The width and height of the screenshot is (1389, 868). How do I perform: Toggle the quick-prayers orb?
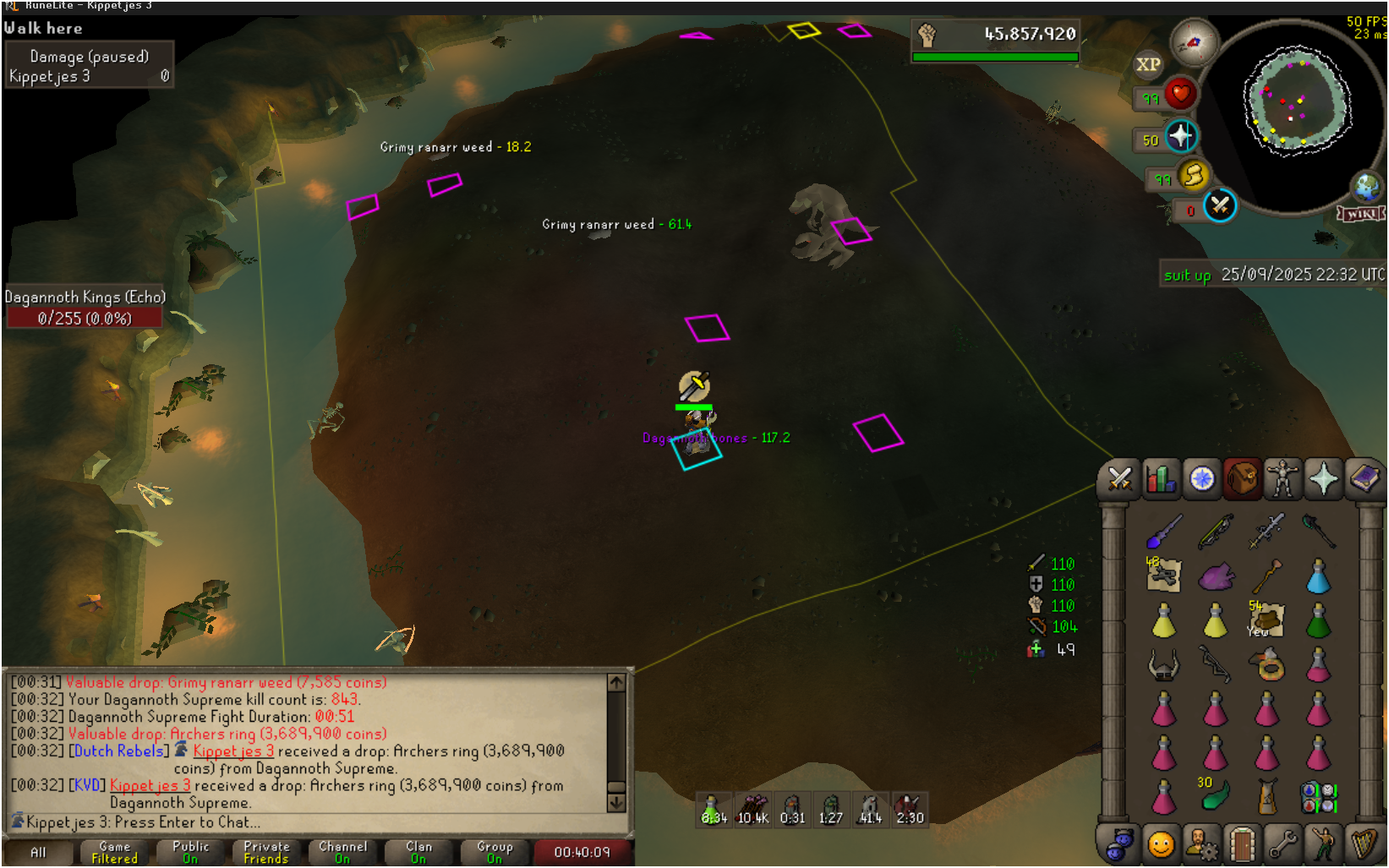click(1181, 136)
